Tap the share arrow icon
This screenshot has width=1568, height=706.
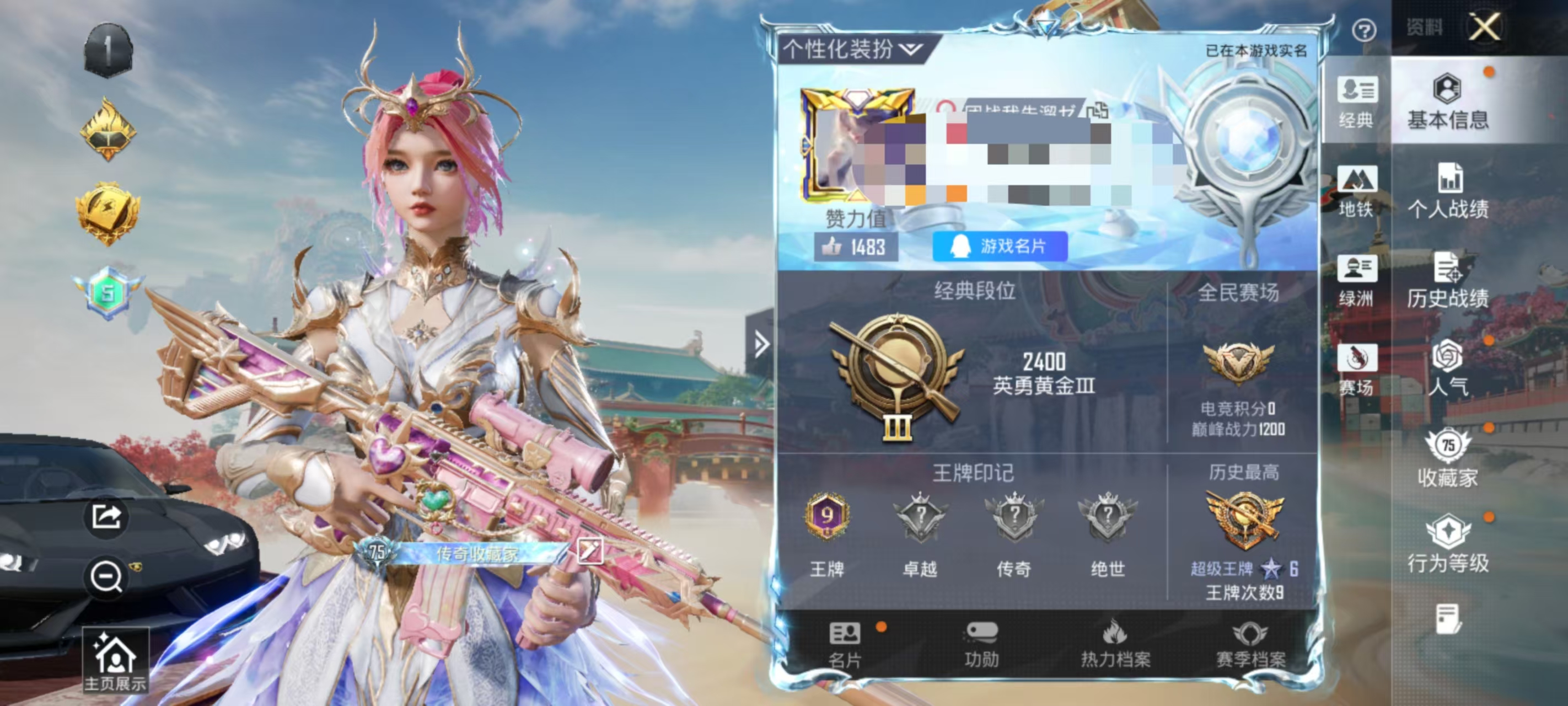[x=107, y=515]
